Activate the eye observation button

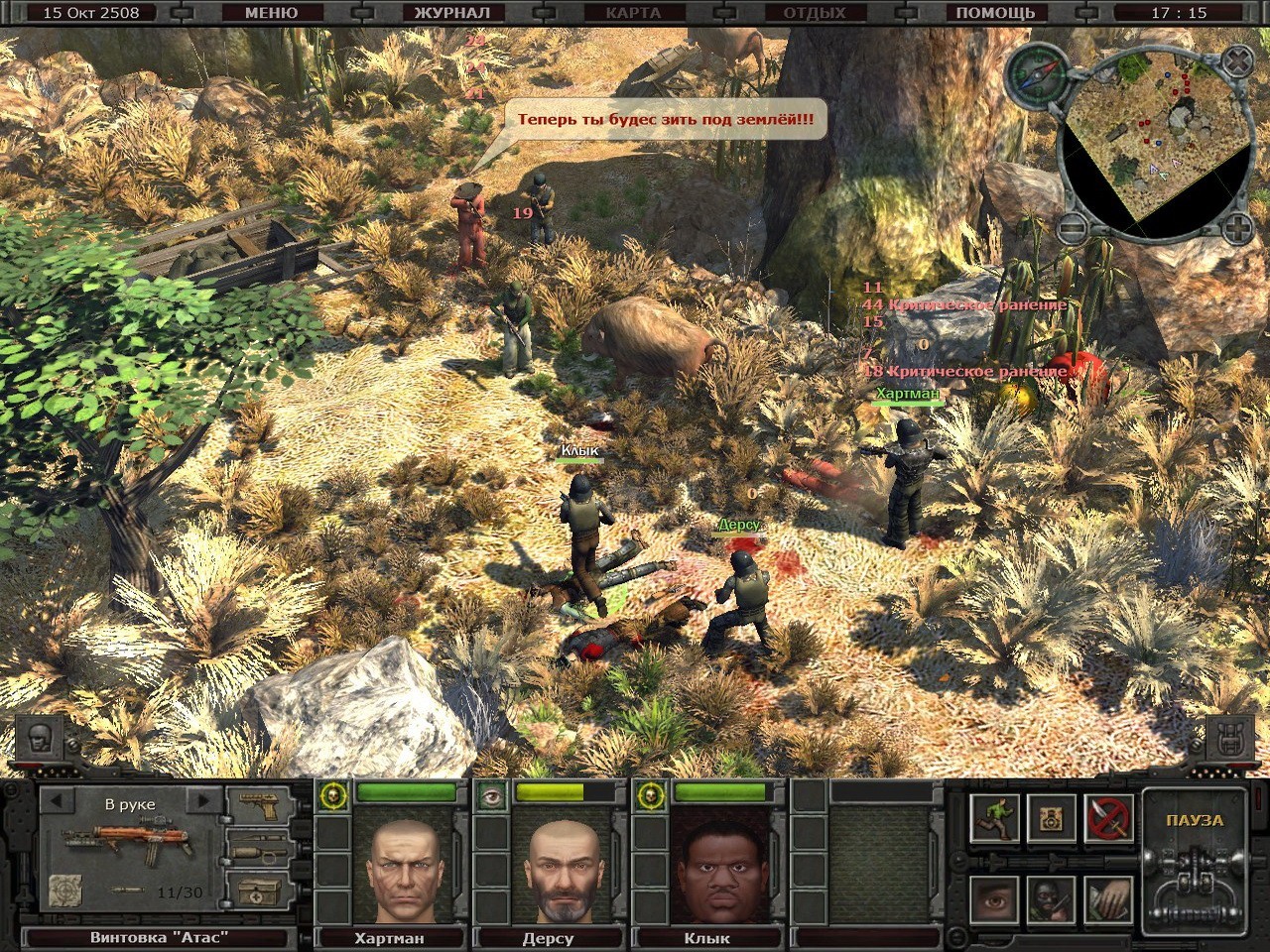click(995, 898)
